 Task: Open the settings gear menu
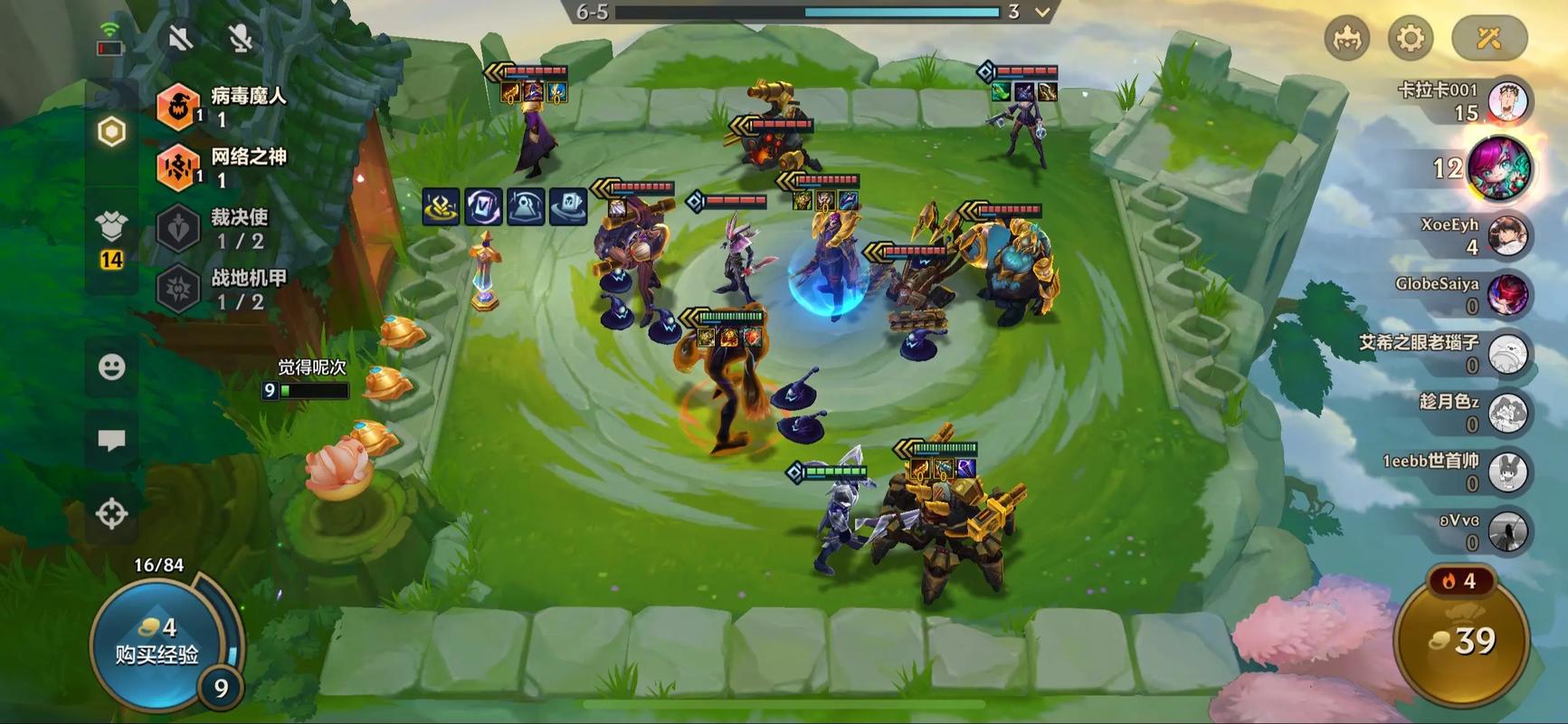tap(1410, 38)
